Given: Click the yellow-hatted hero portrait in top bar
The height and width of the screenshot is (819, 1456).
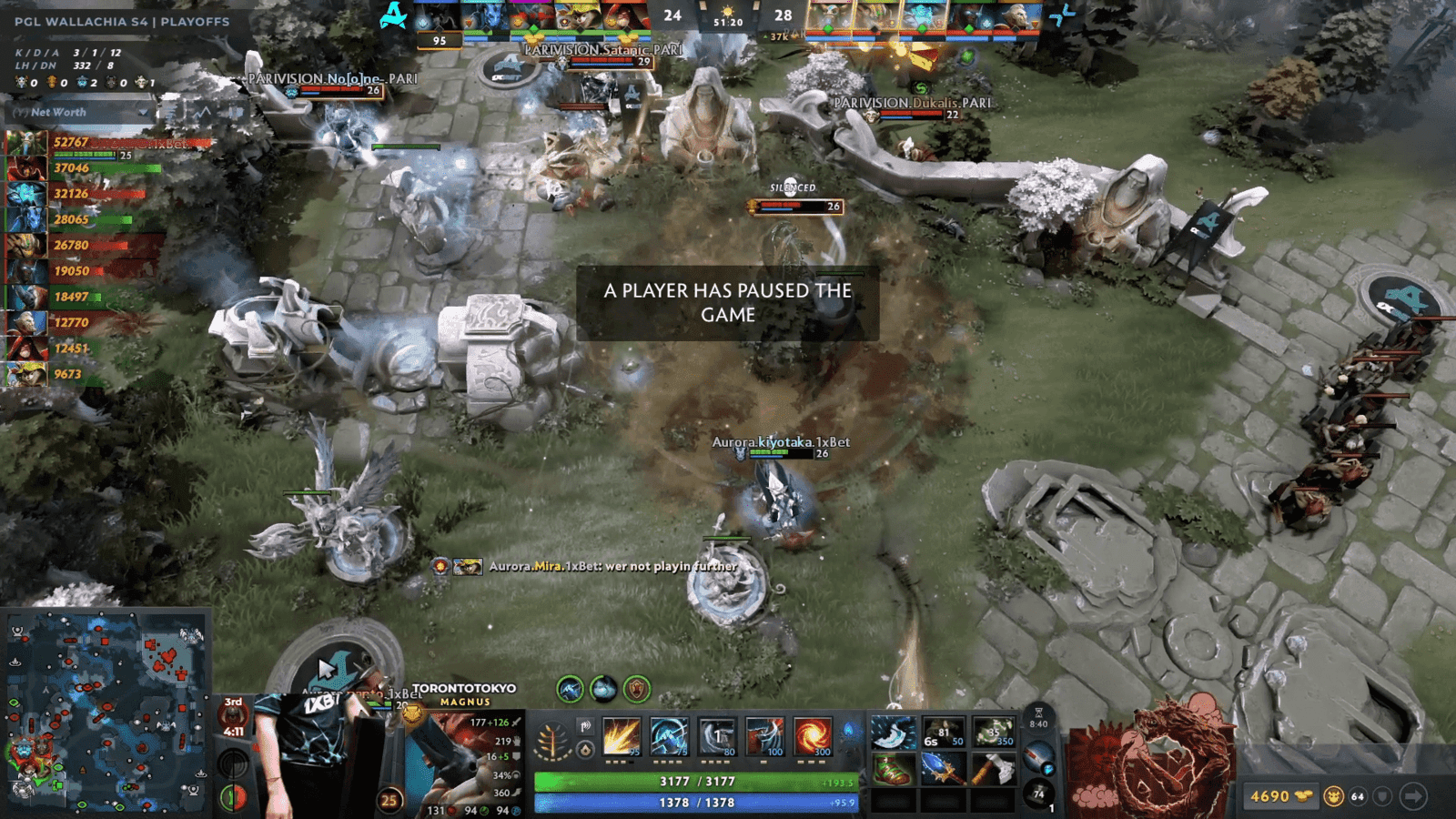Looking at the screenshot, I should (576, 16).
